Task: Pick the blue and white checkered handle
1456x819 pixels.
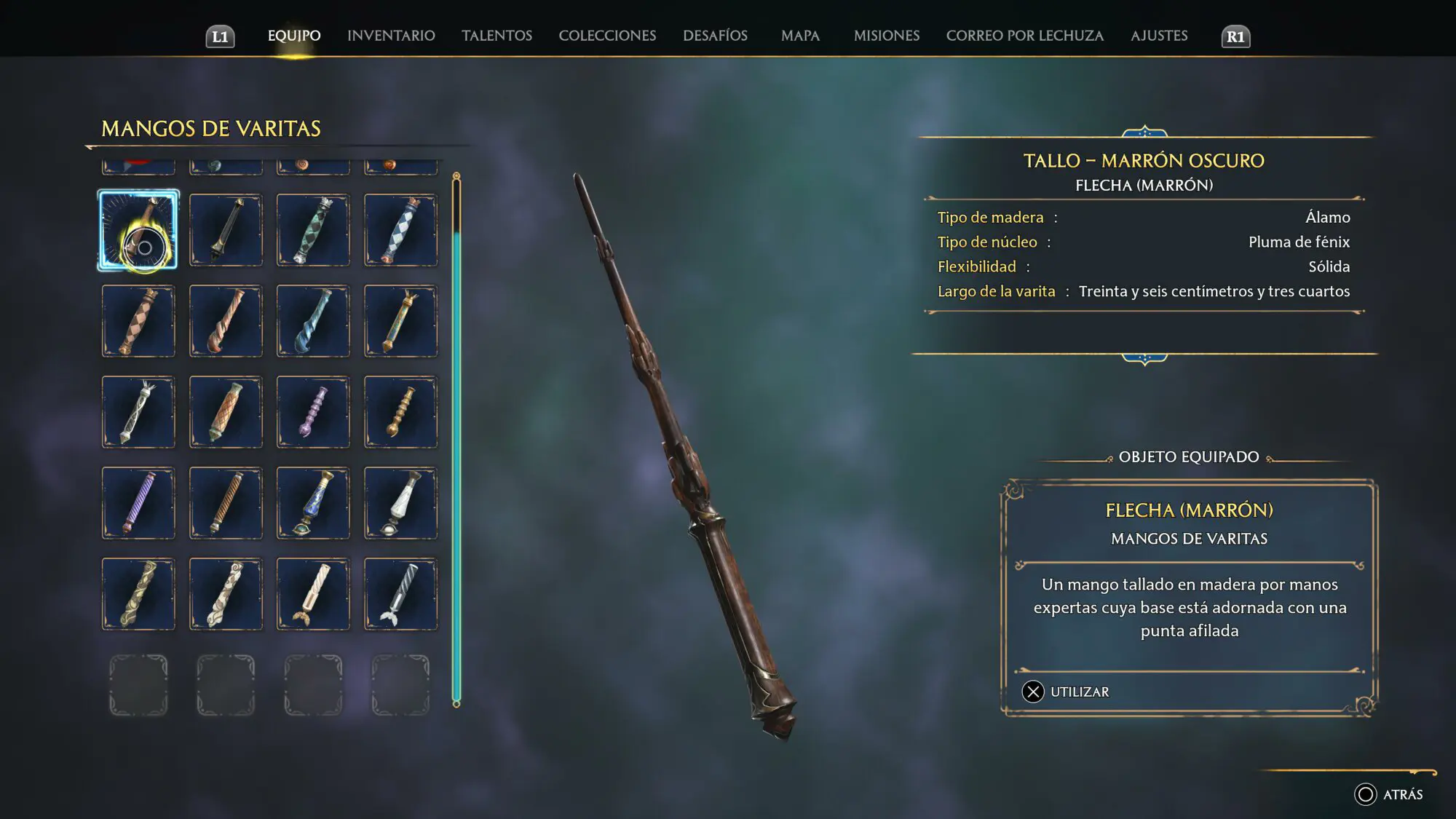Action: (x=400, y=230)
